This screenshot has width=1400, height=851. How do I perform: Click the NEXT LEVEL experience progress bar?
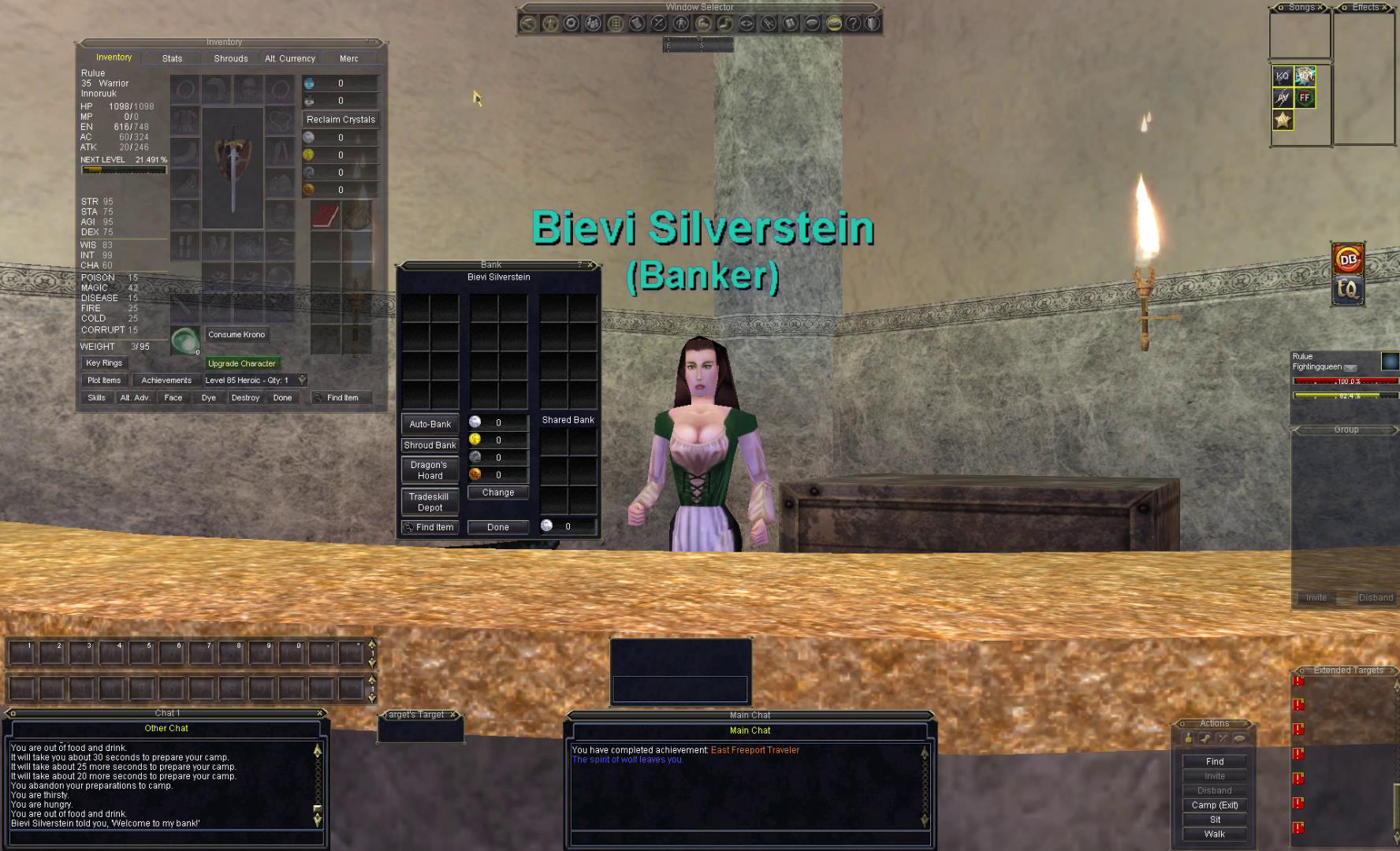click(x=124, y=169)
